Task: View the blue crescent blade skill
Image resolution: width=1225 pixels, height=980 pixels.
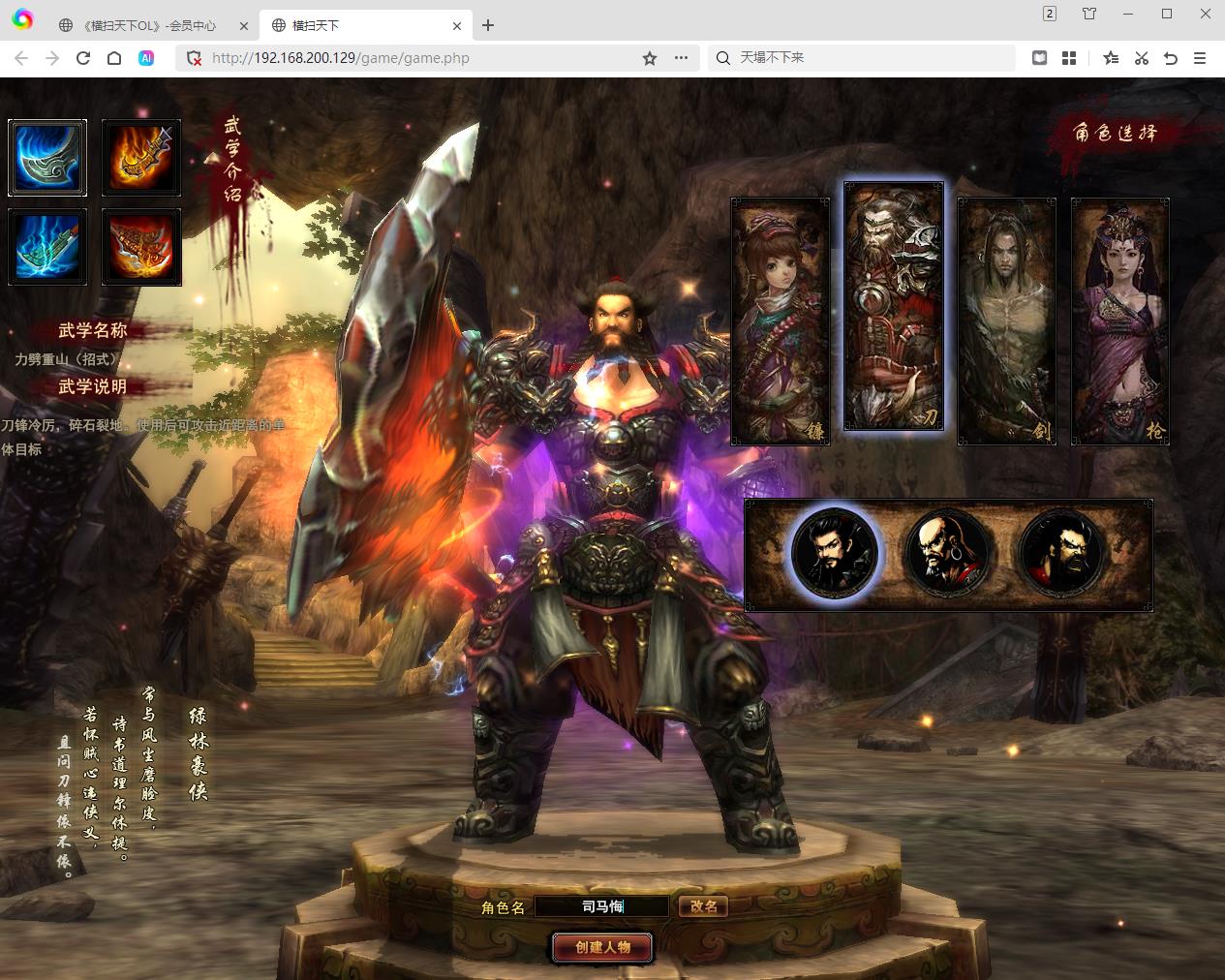Action: (47, 158)
